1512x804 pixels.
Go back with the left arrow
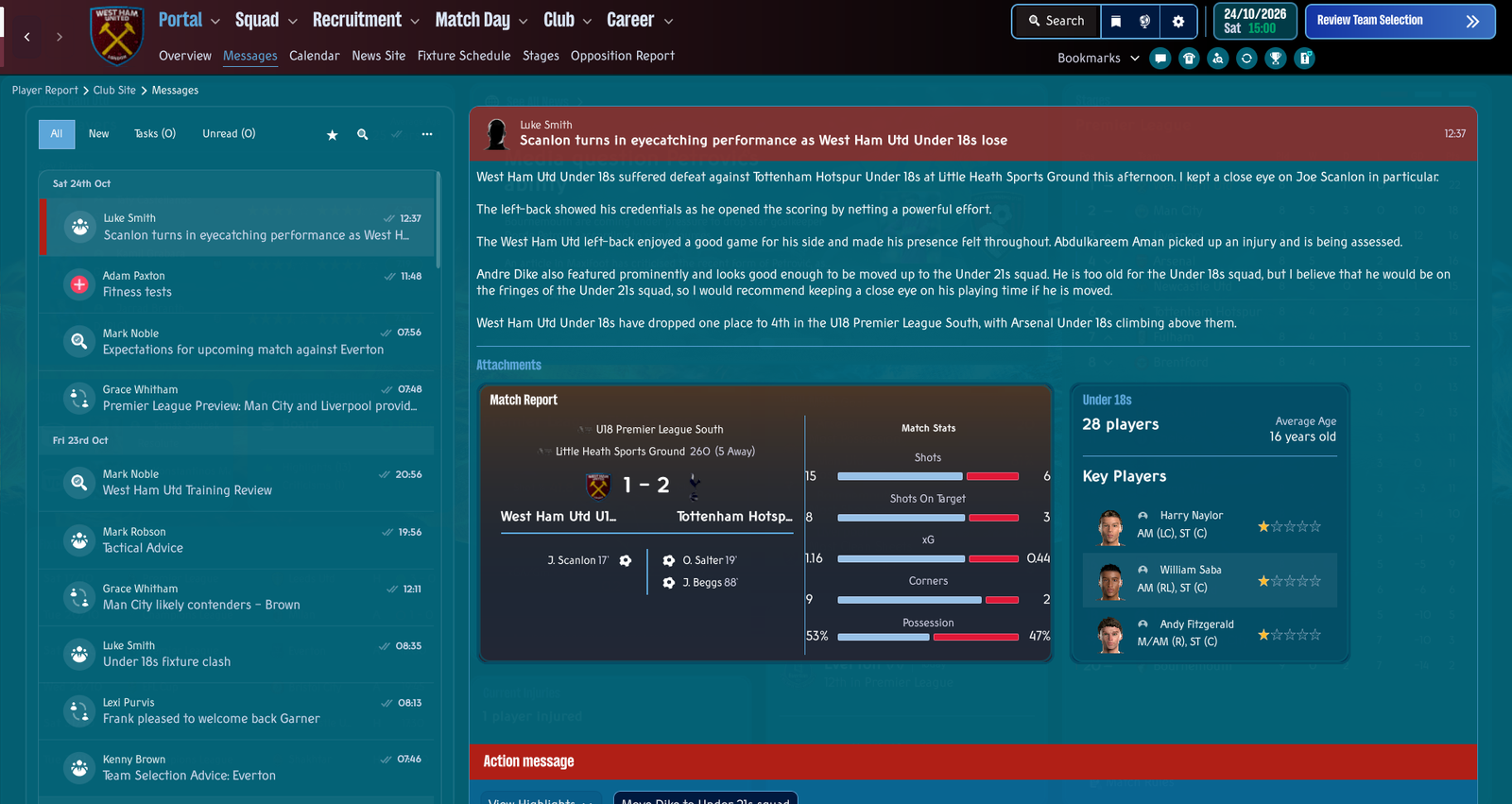pyautogui.click(x=27, y=37)
